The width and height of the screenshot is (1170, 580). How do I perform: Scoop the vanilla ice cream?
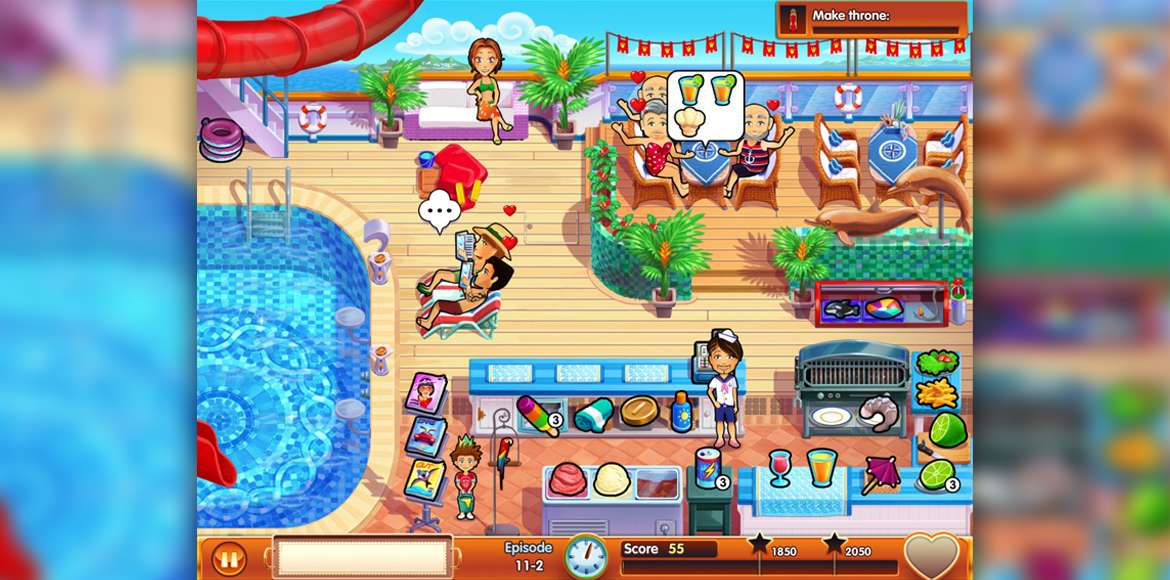(x=610, y=480)
